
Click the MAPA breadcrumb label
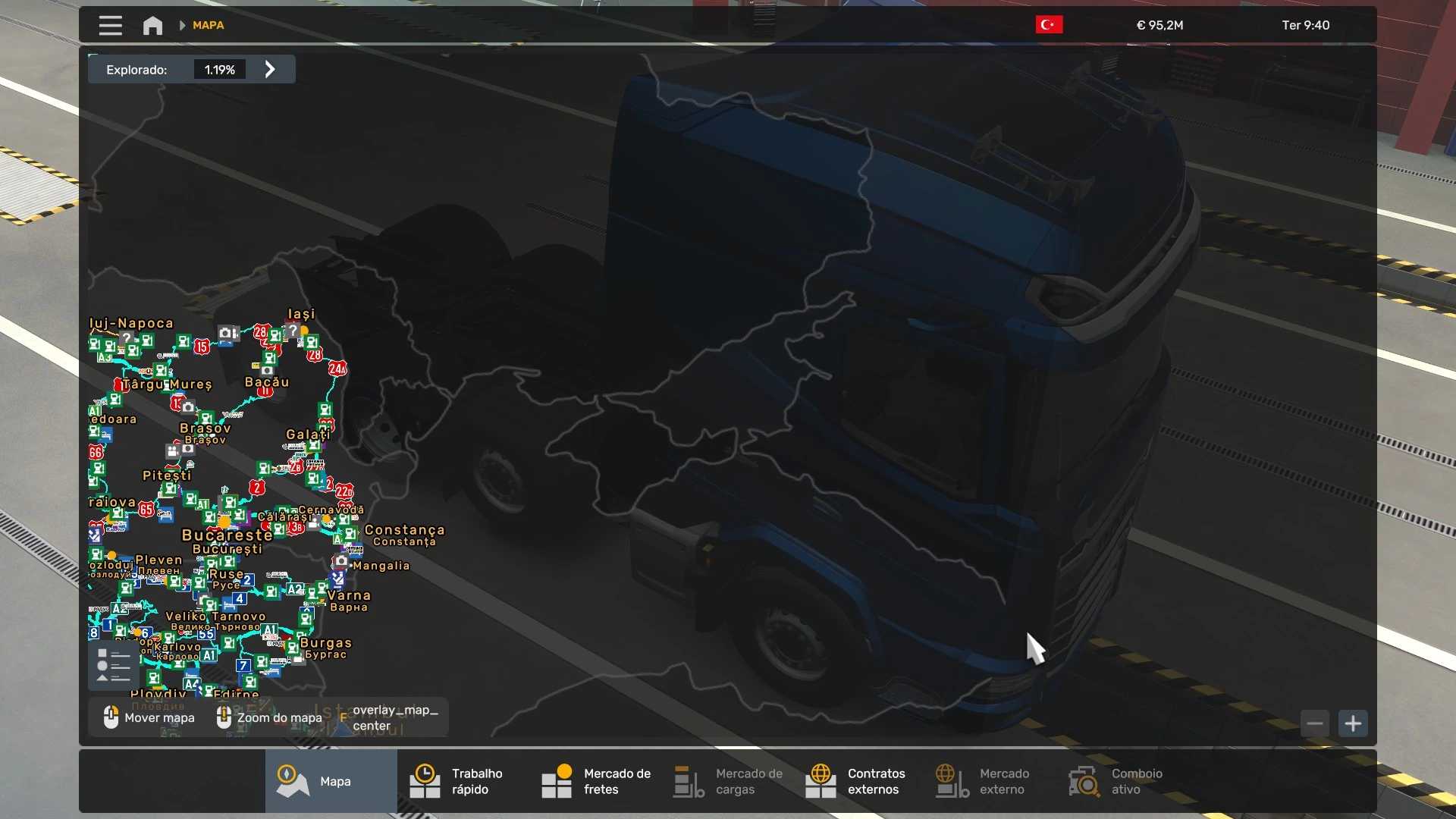[208, 25]
